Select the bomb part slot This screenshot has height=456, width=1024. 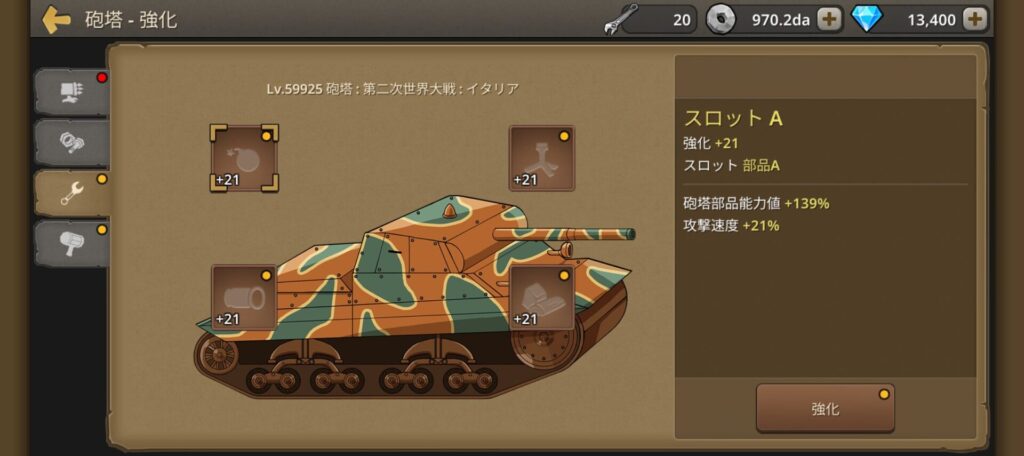(244, 158)
